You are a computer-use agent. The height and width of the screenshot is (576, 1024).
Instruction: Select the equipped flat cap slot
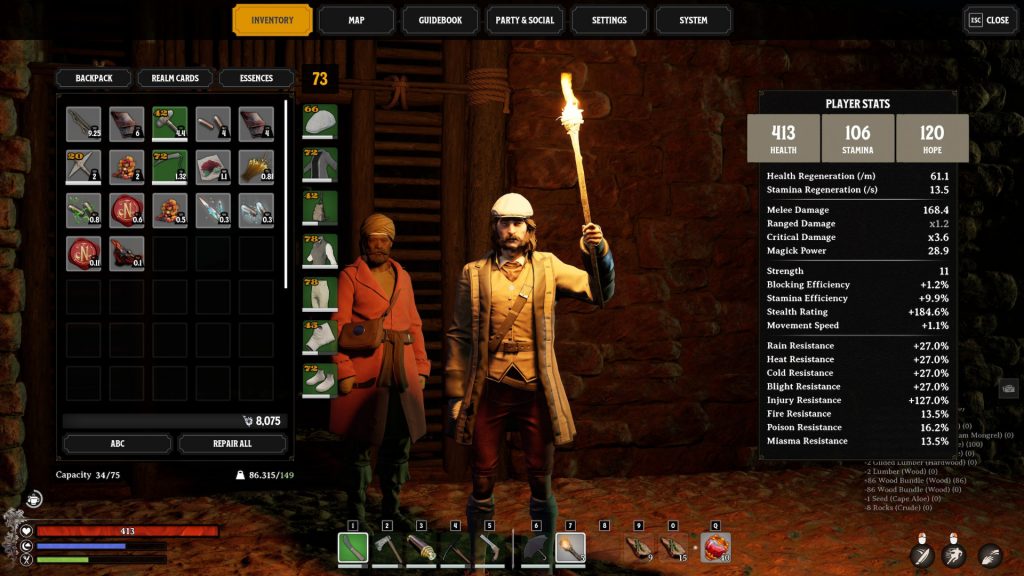[x=320, y=121]
